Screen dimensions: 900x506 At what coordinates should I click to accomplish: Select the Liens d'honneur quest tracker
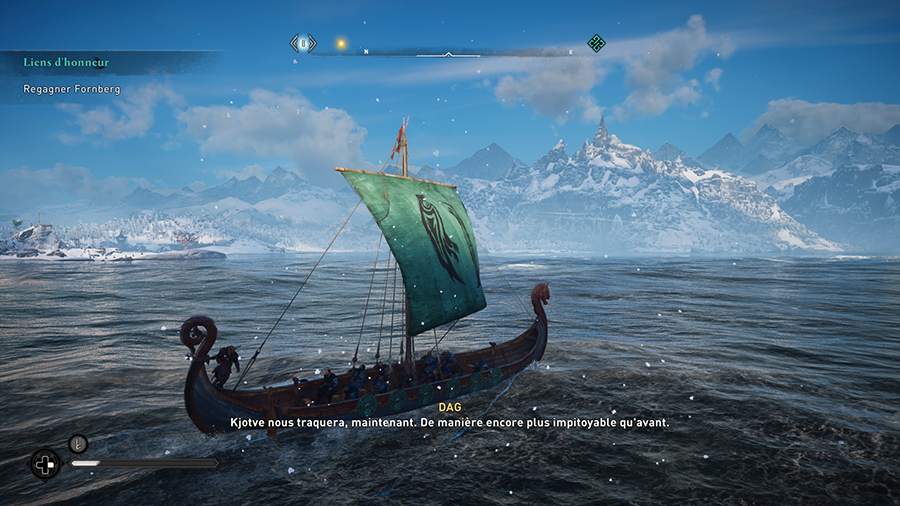(x=67, y=63)
